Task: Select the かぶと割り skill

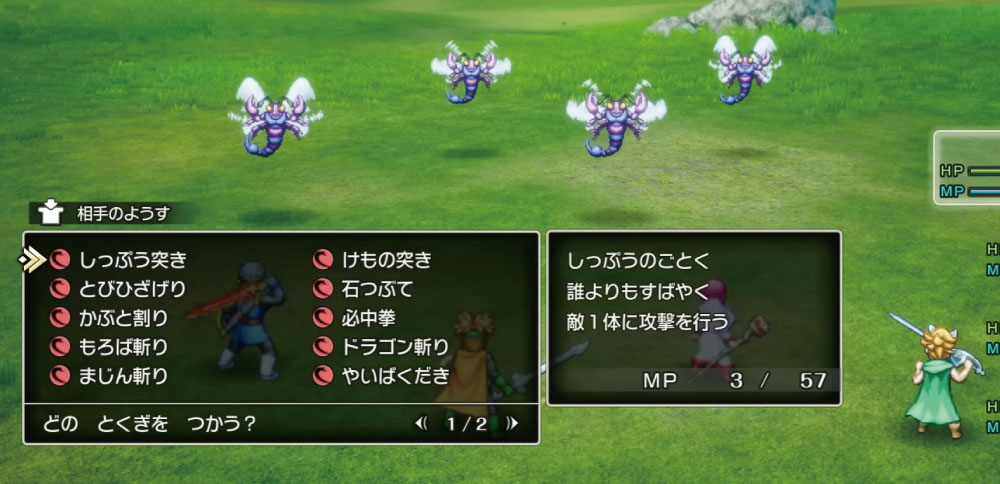Action: point(124,318)
